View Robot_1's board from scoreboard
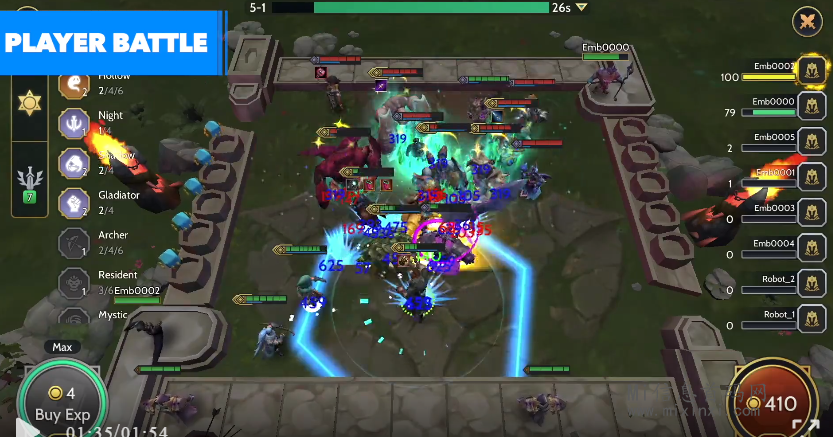The image size is (833, 437). point(811,321)
